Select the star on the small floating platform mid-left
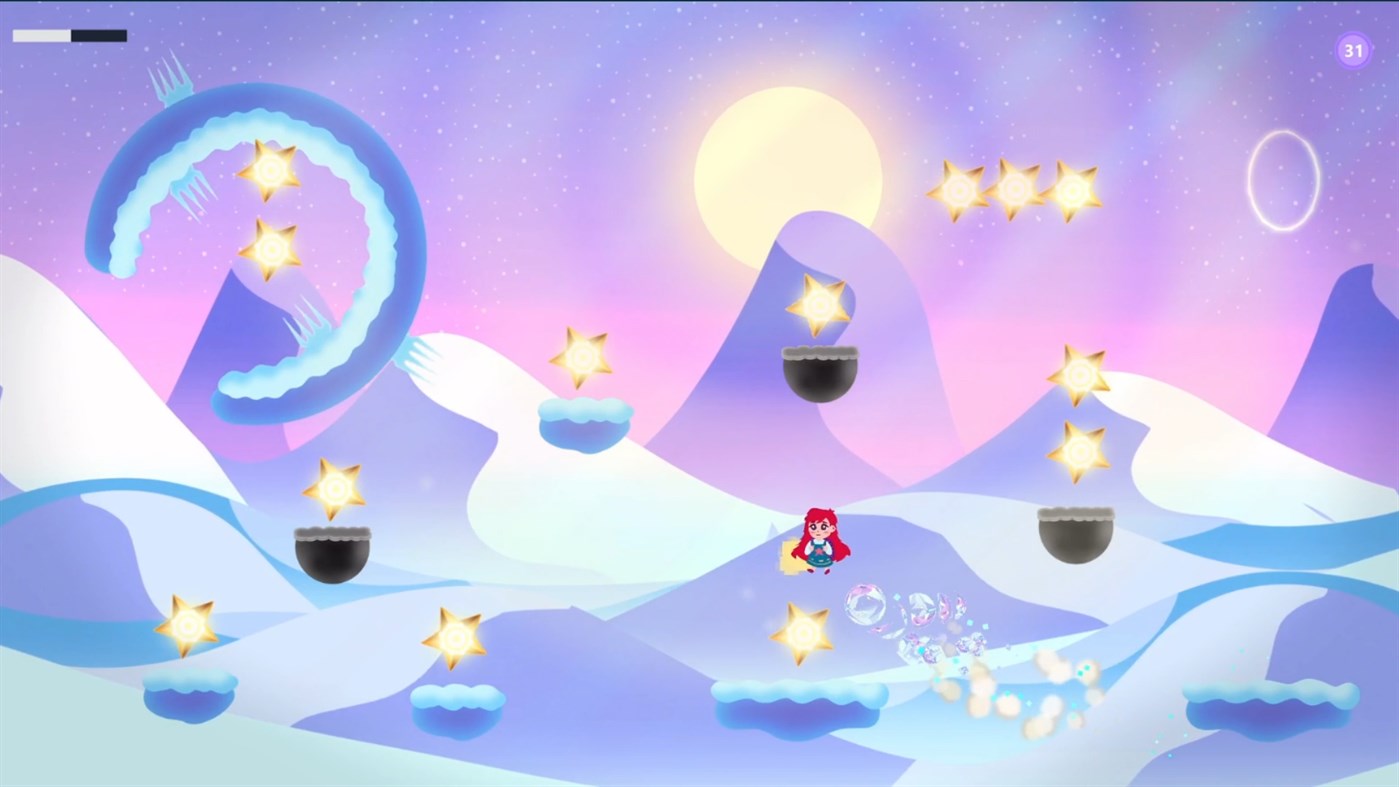The width and height of the screenshot is (1399, 787). 581,358
